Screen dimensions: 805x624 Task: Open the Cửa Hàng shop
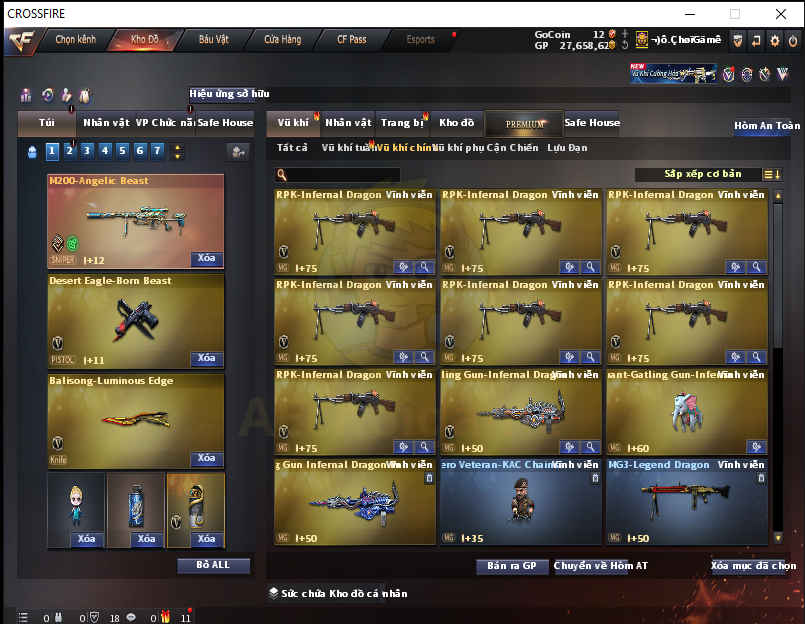click(282, 40)
